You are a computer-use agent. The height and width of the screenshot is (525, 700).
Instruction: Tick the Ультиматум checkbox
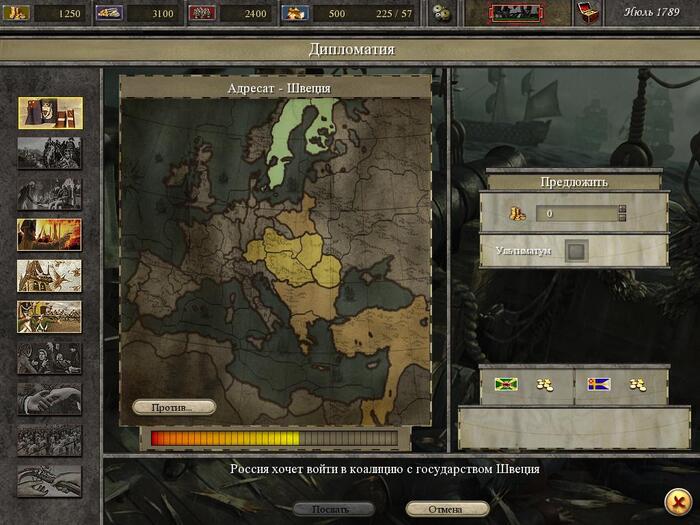(x=576, y=250)
